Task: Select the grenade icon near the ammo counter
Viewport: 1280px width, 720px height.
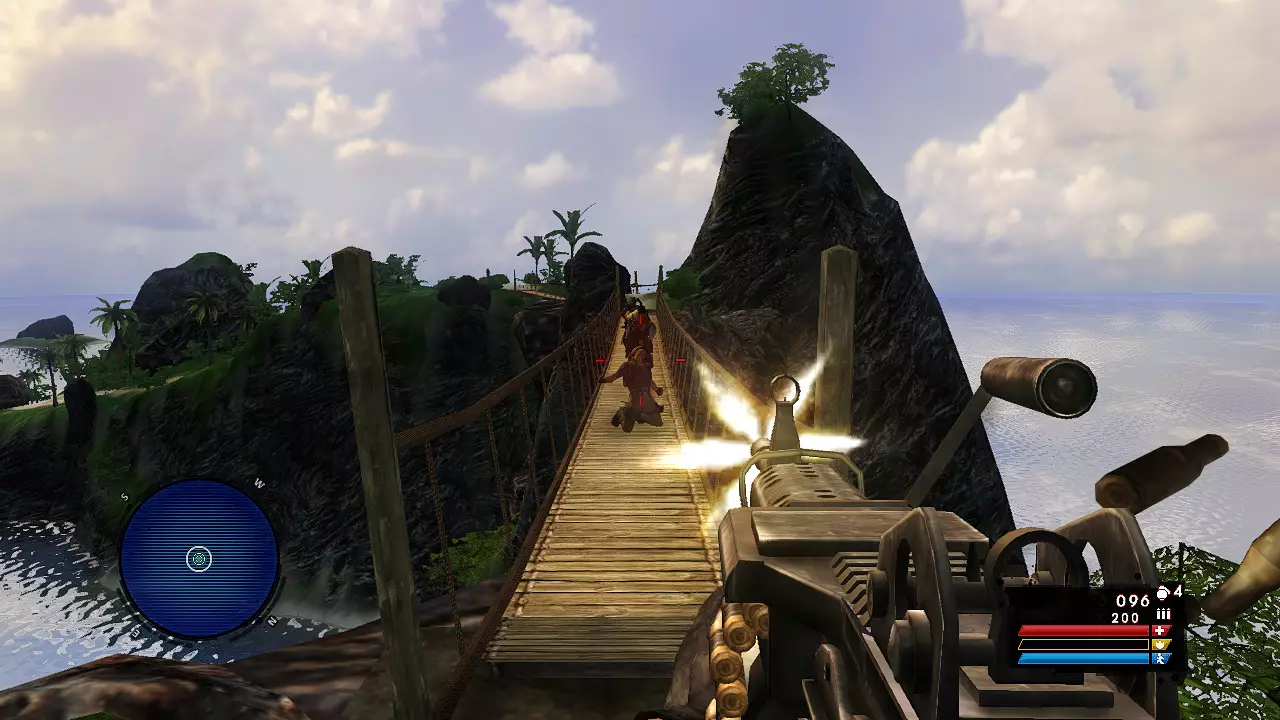Action: [1162, 593]
